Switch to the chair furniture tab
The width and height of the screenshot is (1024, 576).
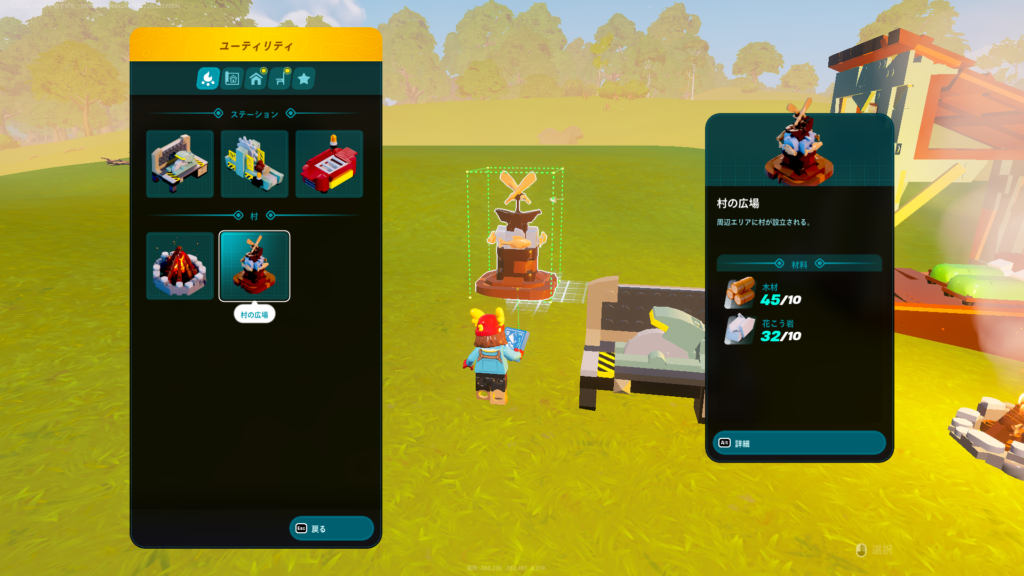point(280,78)
